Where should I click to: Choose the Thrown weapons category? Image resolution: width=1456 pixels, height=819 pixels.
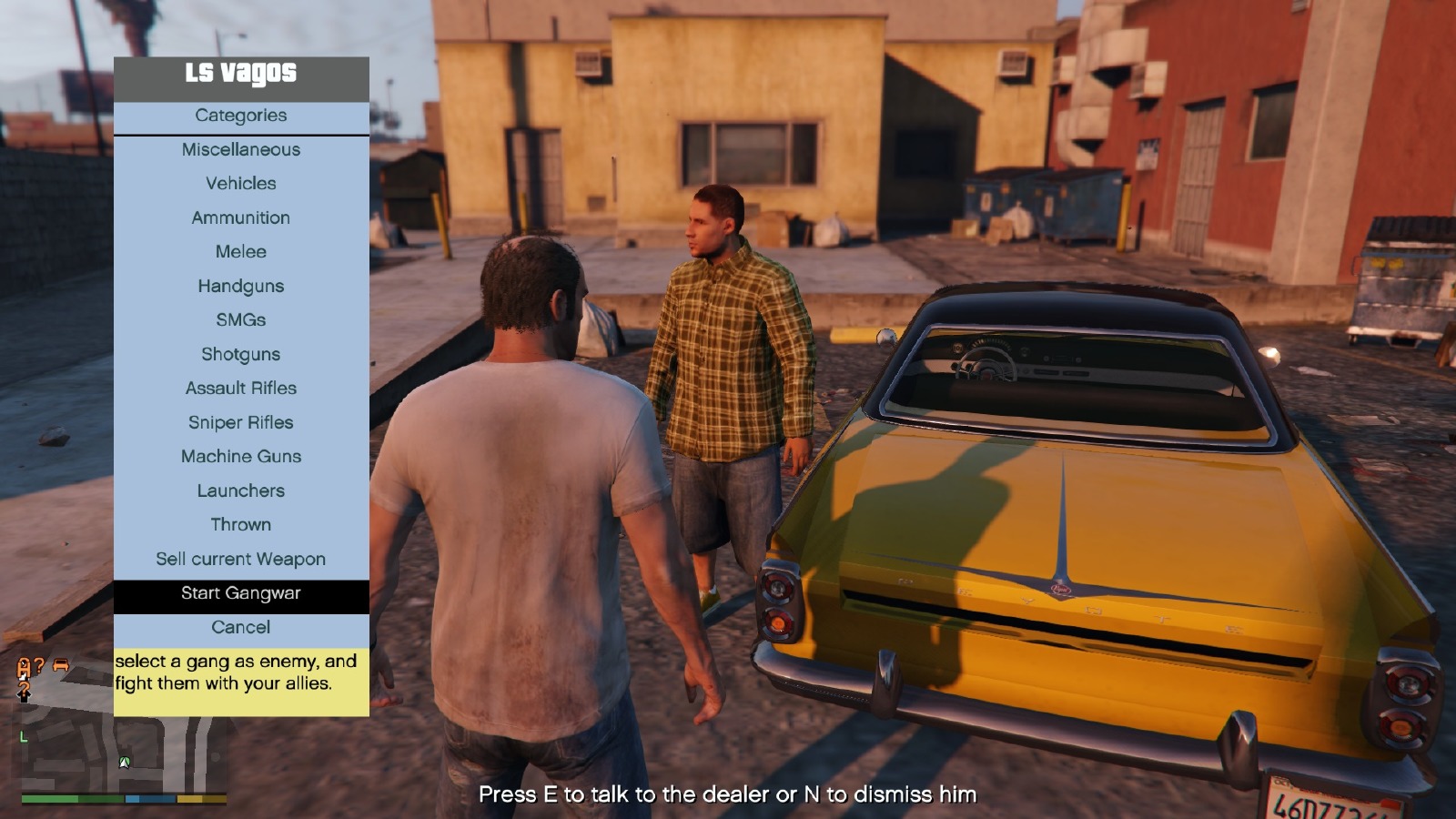[x=241, y=525]
